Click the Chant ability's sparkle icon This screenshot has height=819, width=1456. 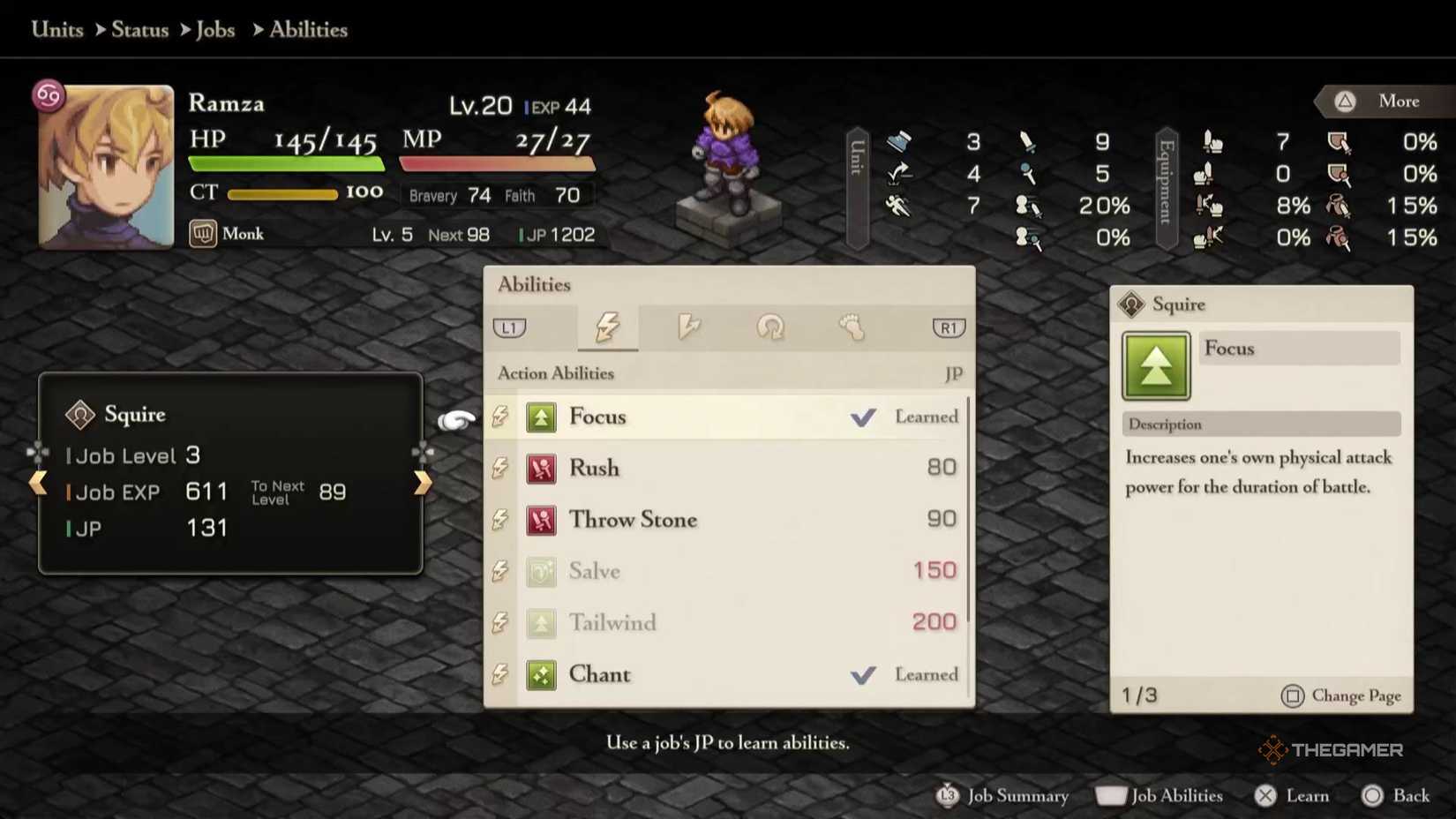pyautogui.click(x=541, y=675)
